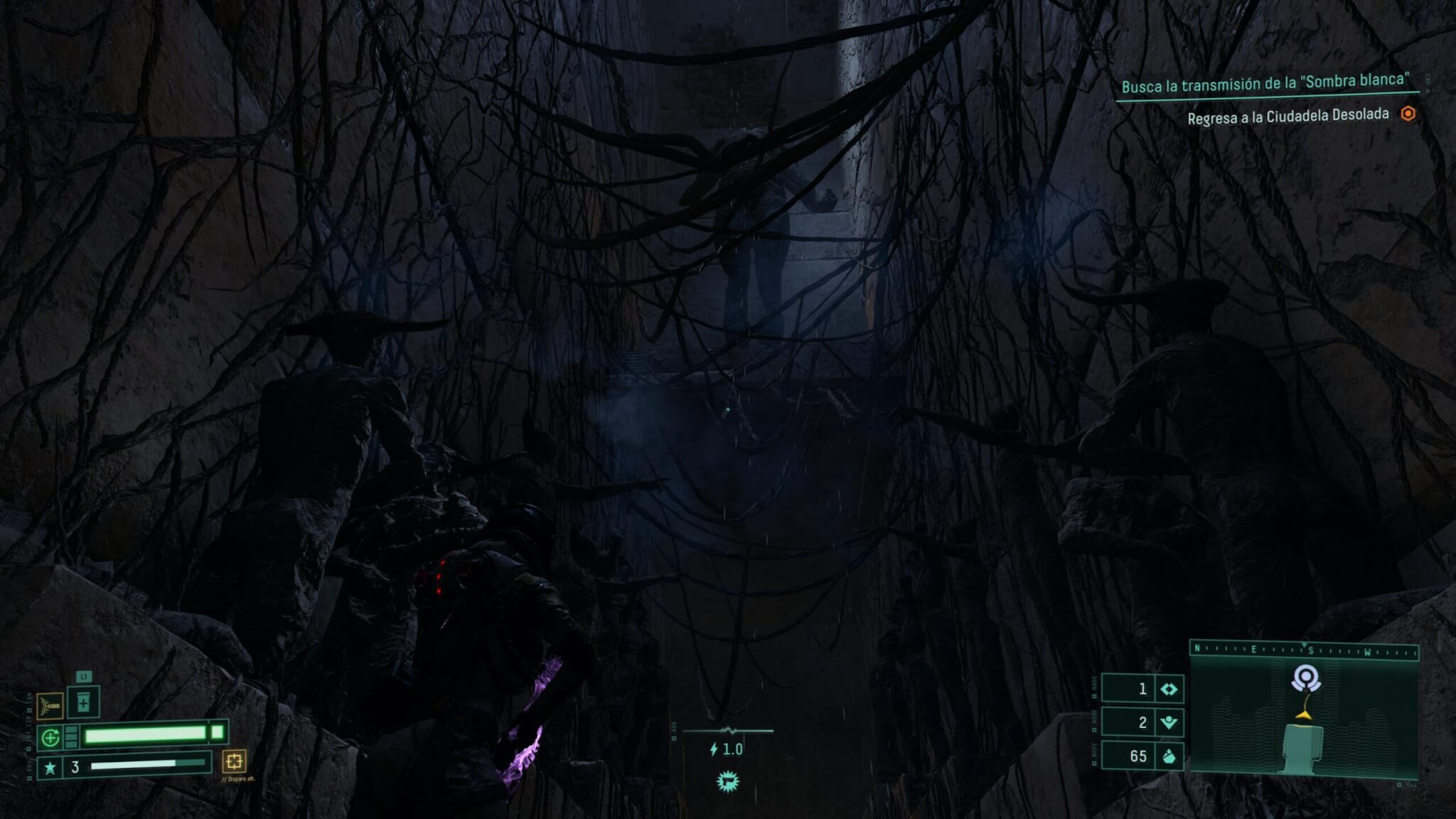Open the minimap panel

[1304, 718]
